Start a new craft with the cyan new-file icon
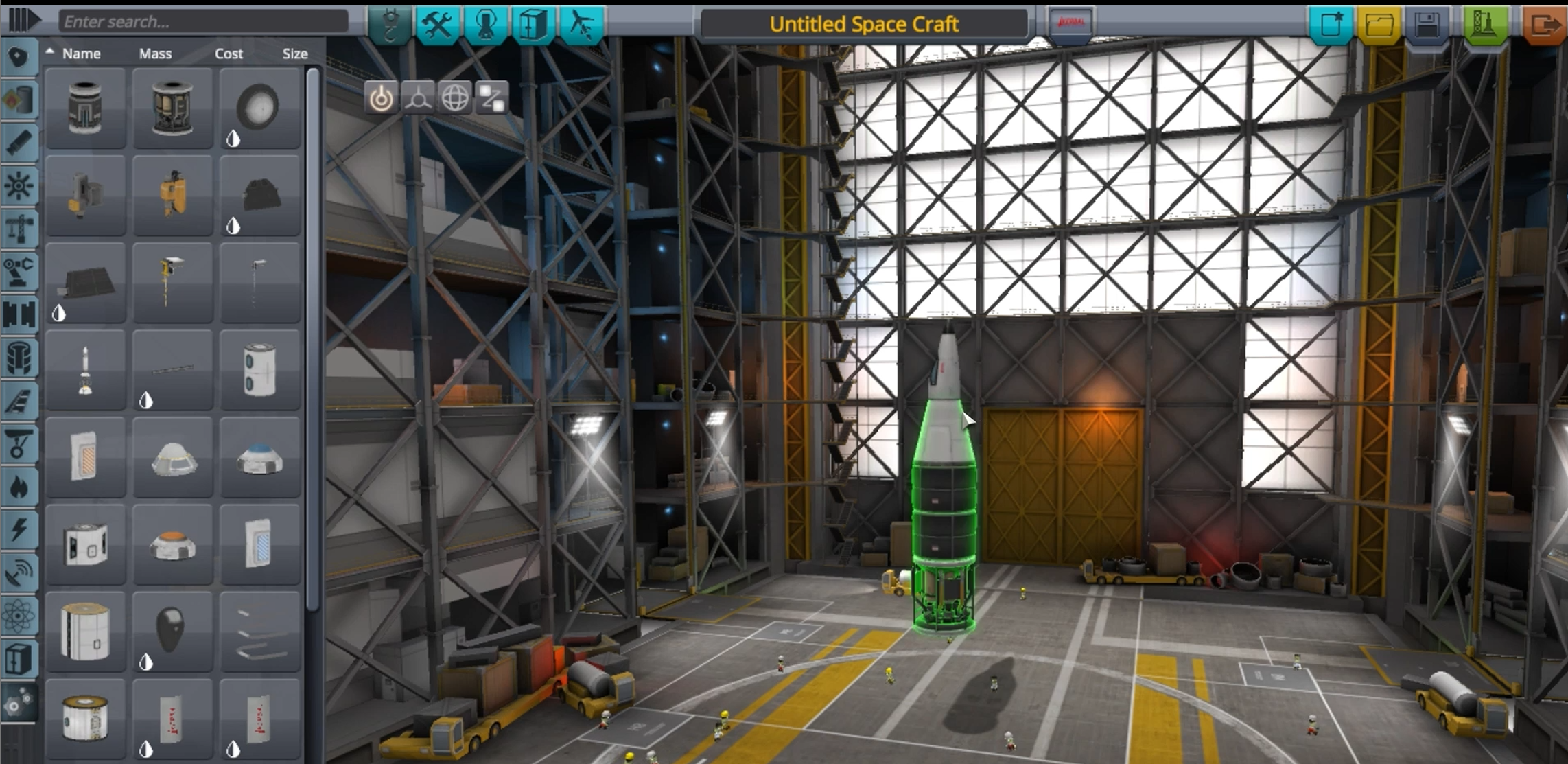Viewport: 1568px width, 764px height. click(1331, 23)
